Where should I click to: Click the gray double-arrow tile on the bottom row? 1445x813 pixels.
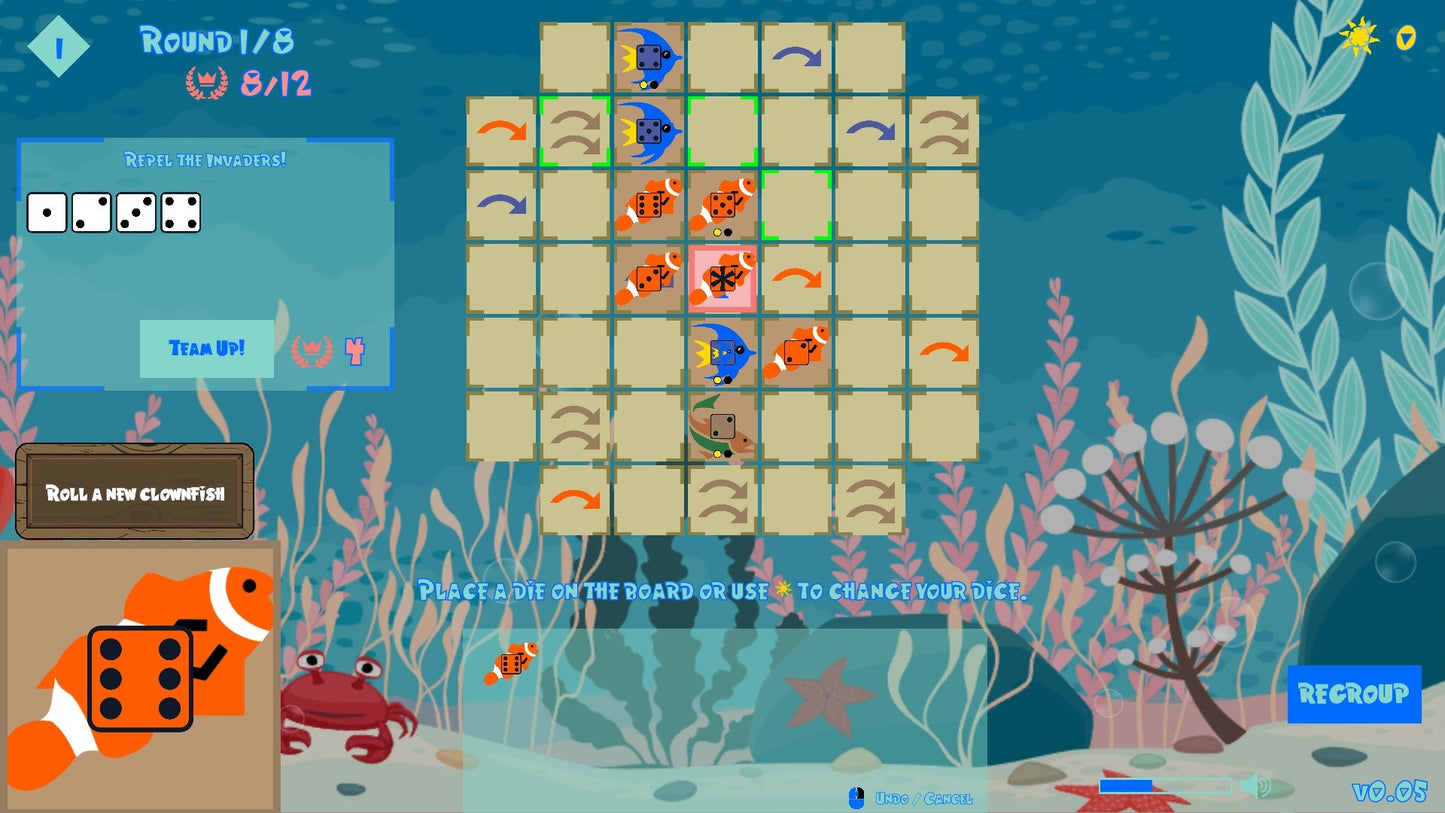tap(722, 499)
